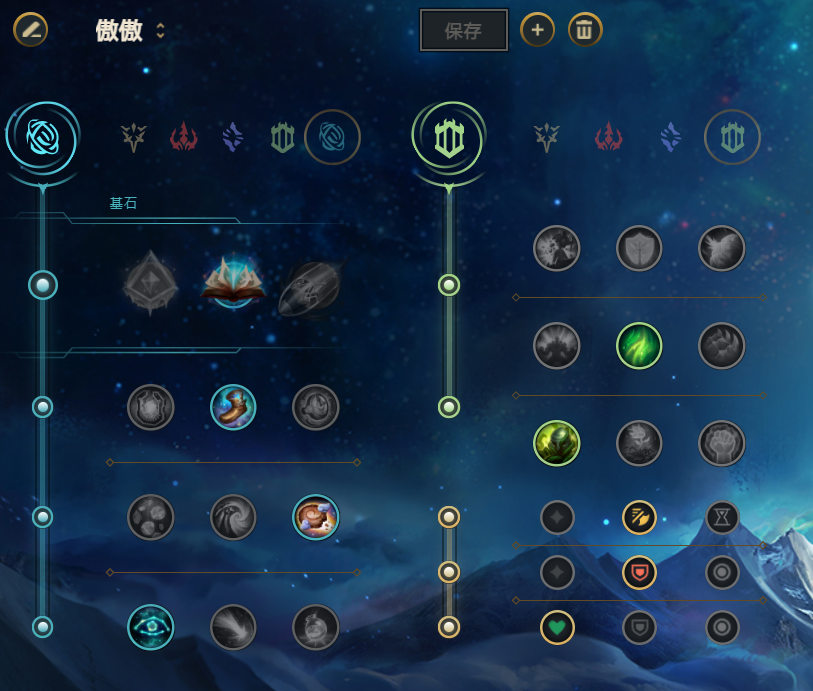813x691 pixels.
Task: Choose the green heart health shard
Action: (x=557, y=627)
